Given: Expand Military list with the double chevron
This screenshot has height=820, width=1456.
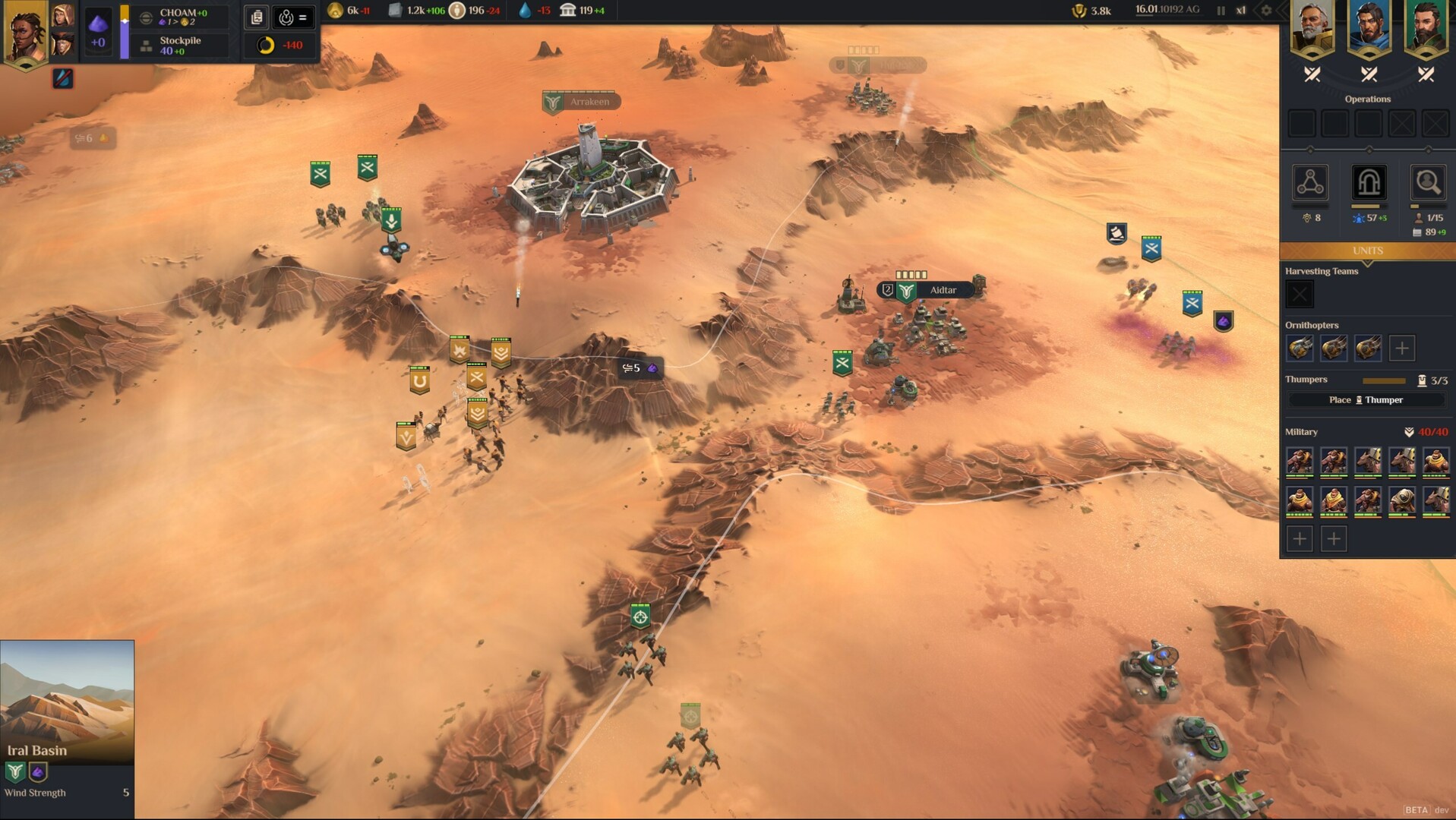Looking at the screenshot, I should coord(1410,431).
